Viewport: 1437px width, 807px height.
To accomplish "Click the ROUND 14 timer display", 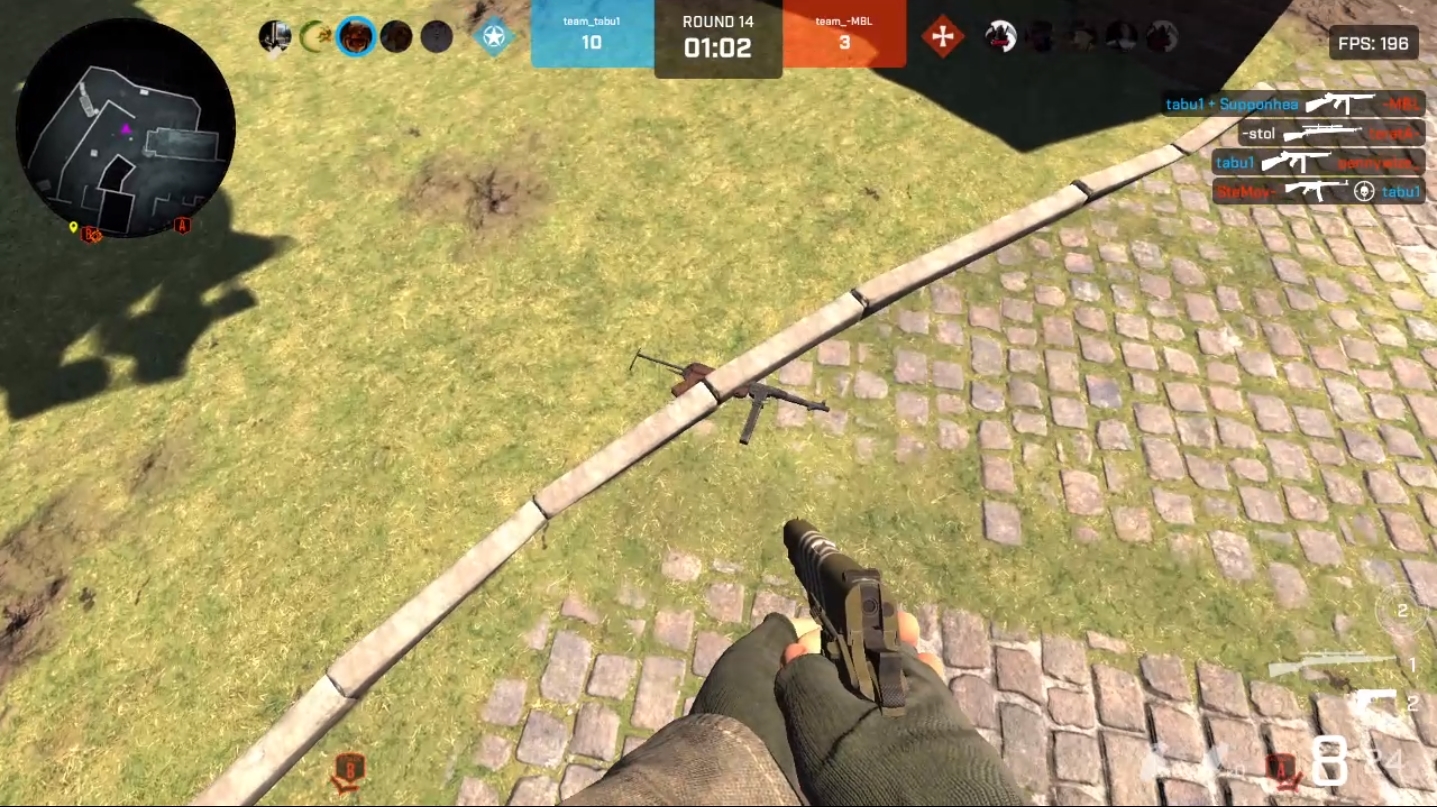I will tap(716, 33).
